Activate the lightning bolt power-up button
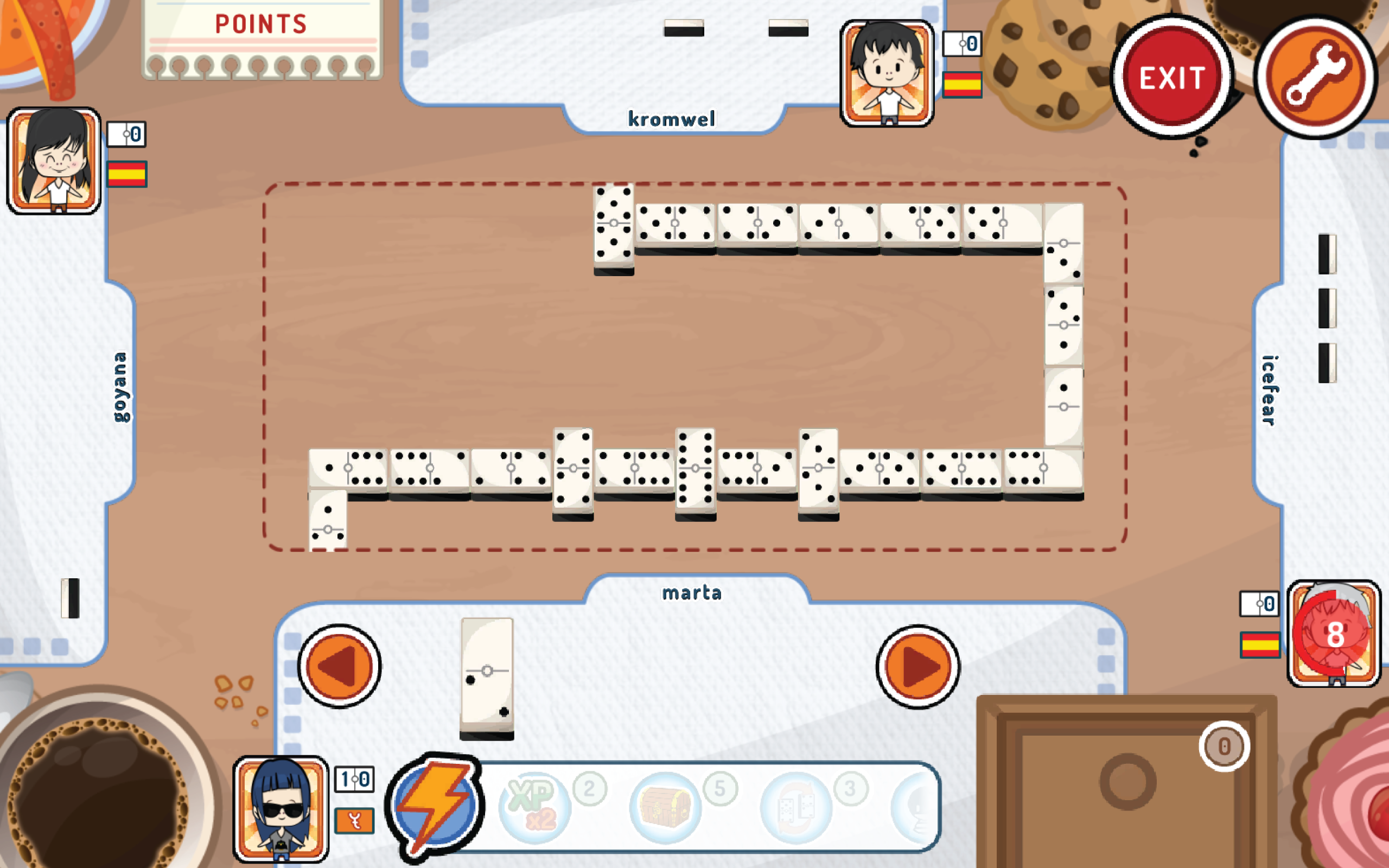The width and height of the screenshot is (1389, 868). click(435, 806)
